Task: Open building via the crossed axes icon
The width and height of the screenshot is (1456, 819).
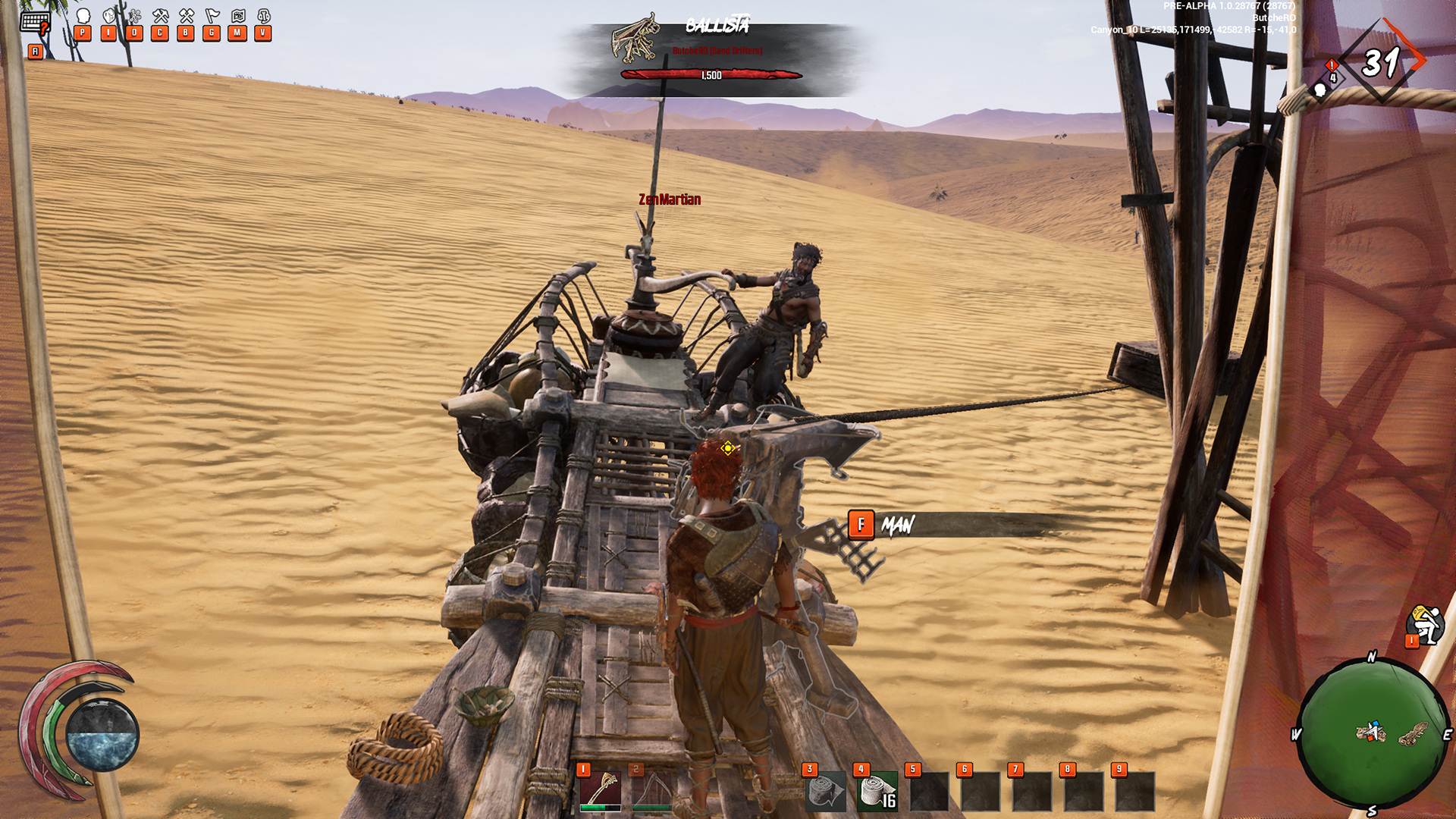Action: [x=186, y=17]
